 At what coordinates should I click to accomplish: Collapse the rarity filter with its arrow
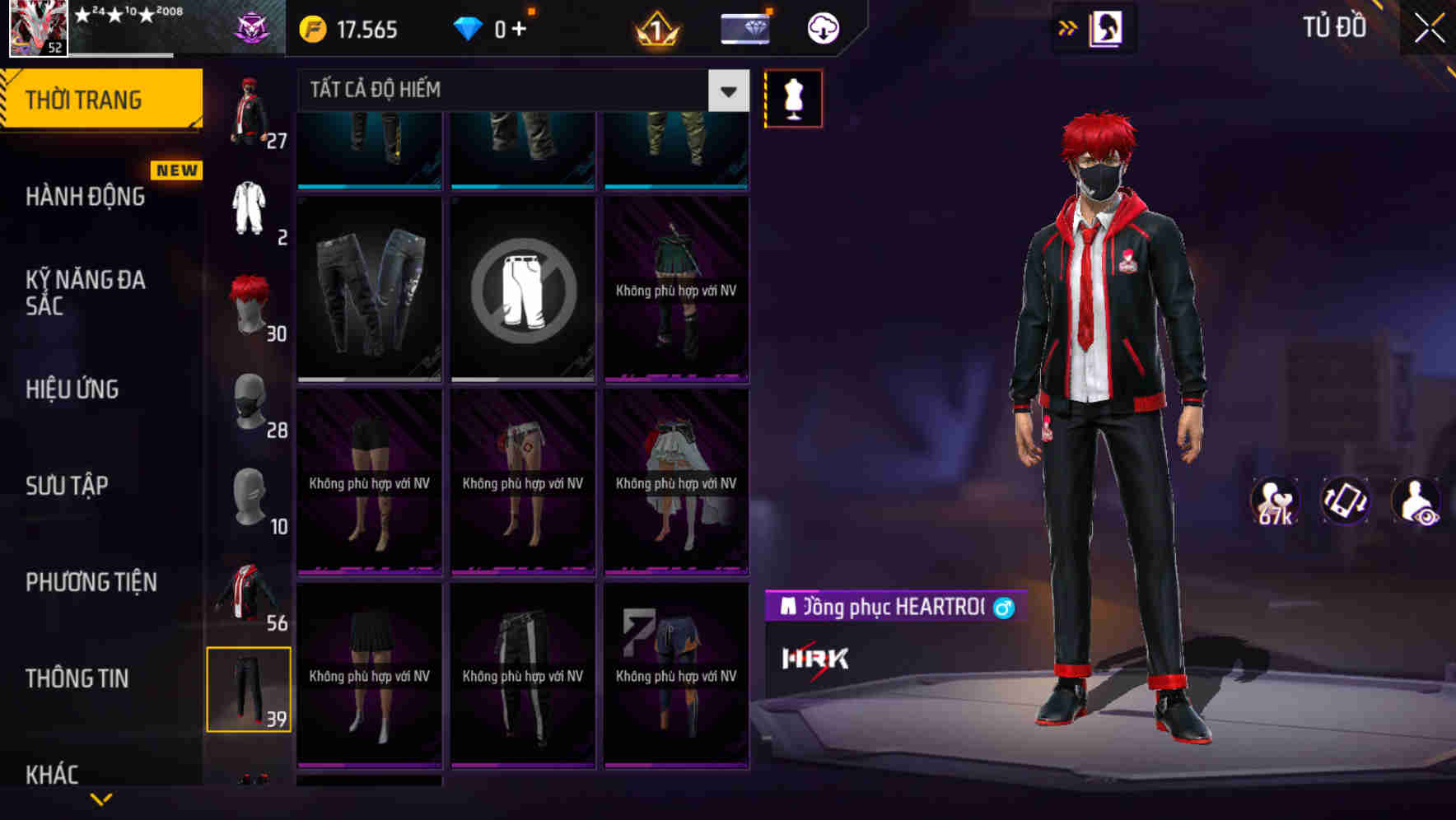pos(726,91)
